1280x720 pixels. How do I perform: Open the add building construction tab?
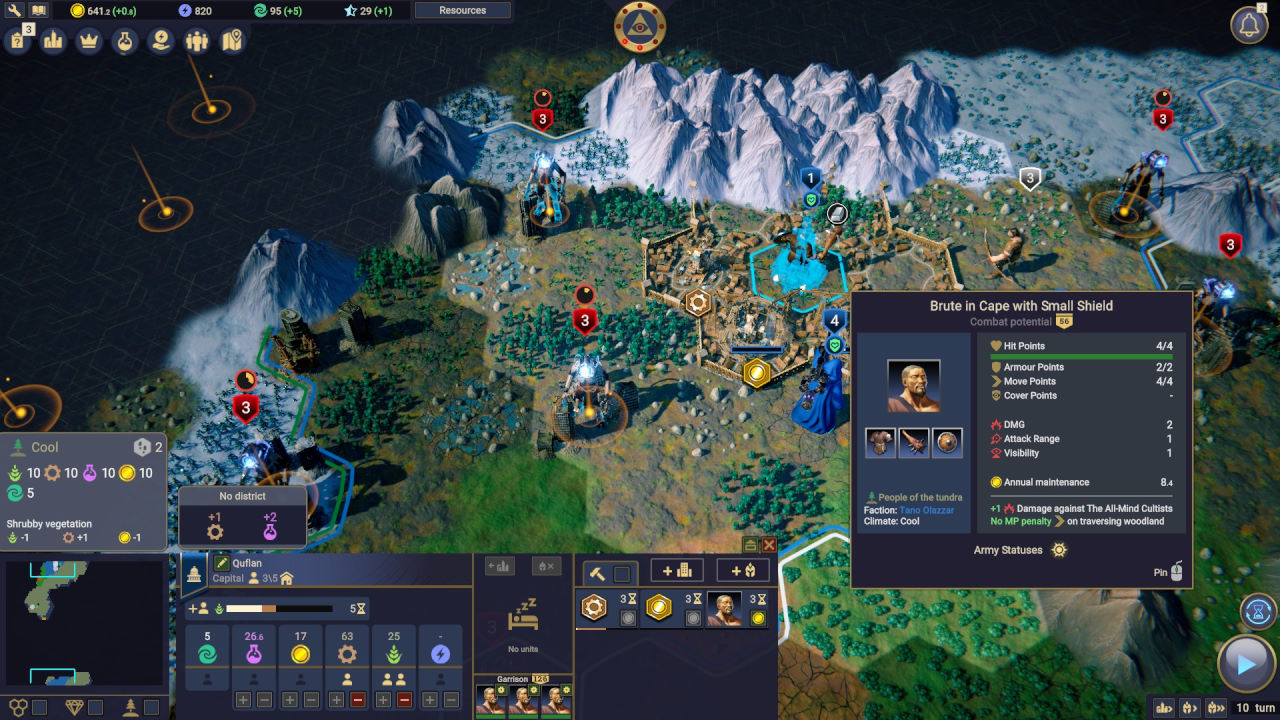pyautogui.click(x=677, y=571)
